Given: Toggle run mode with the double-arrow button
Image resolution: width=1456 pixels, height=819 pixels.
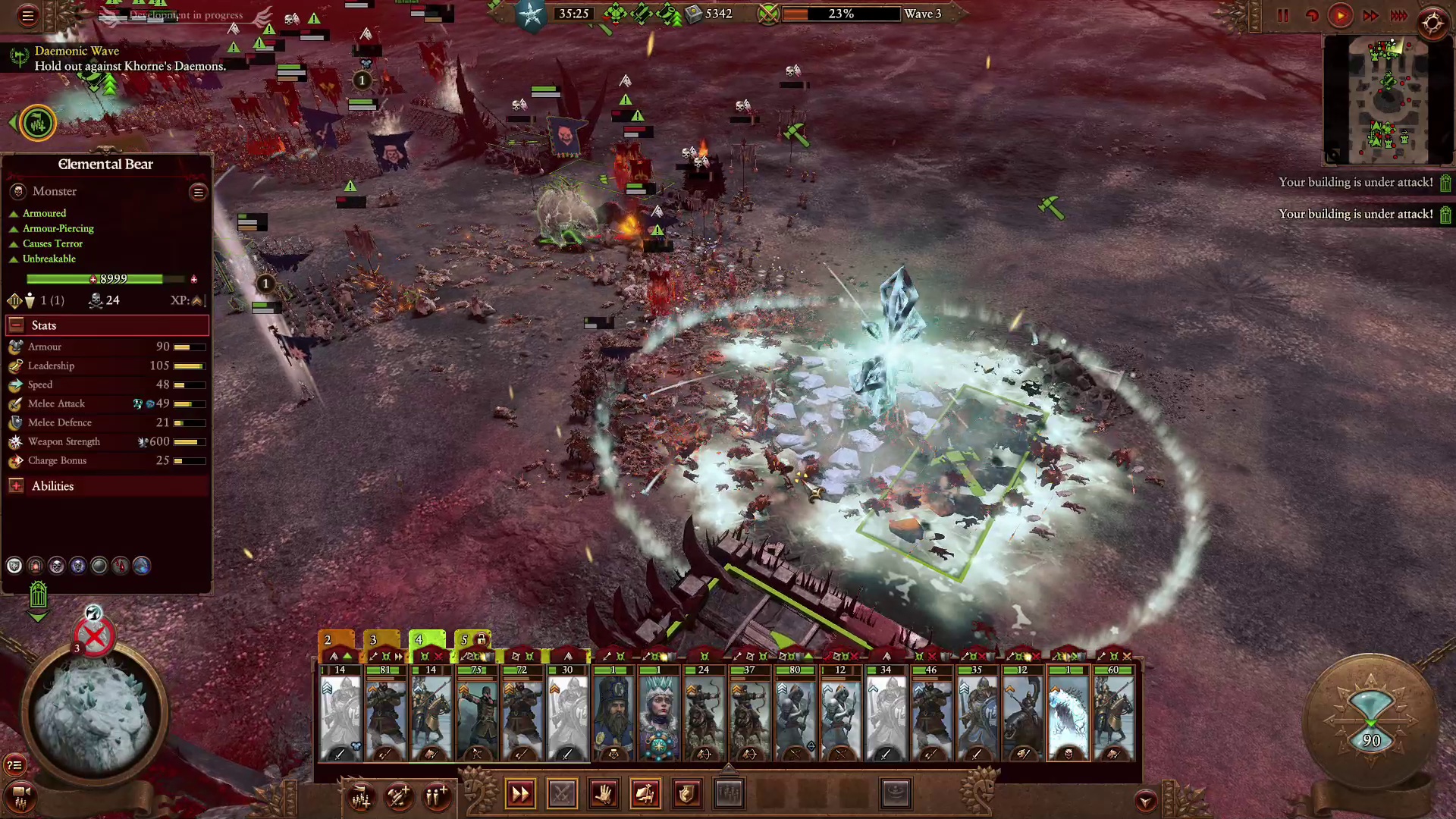Looking at the screenshot, I should pyautogui.click(x=520, y=794).
